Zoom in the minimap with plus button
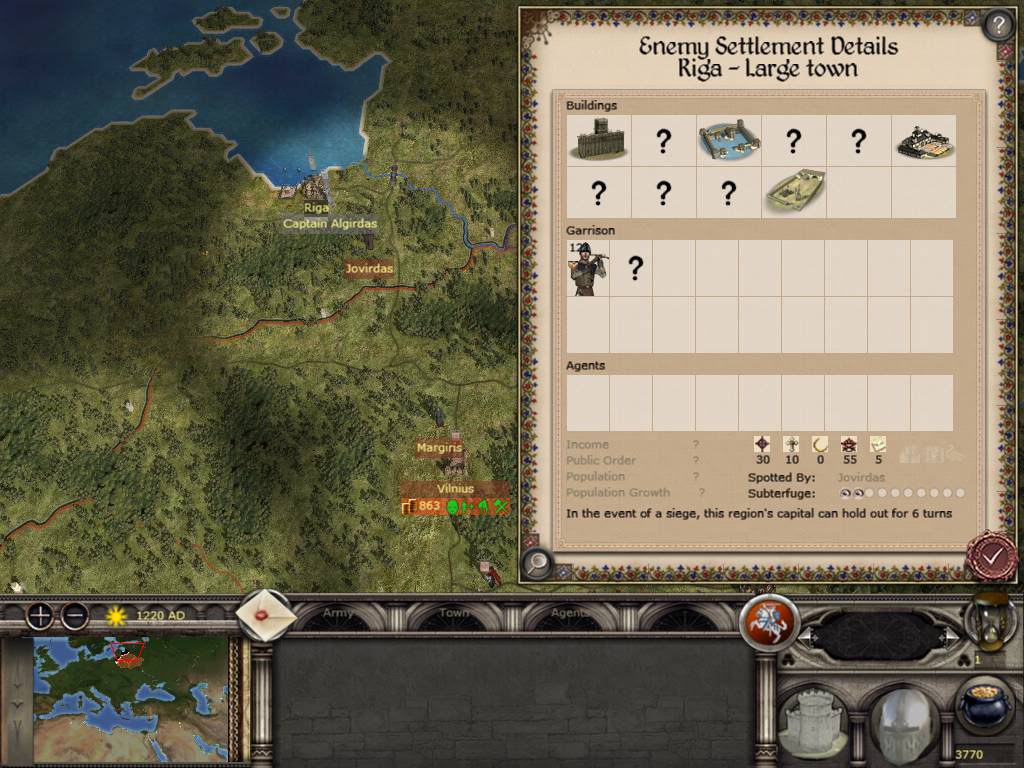 click(x=40, y=616)
